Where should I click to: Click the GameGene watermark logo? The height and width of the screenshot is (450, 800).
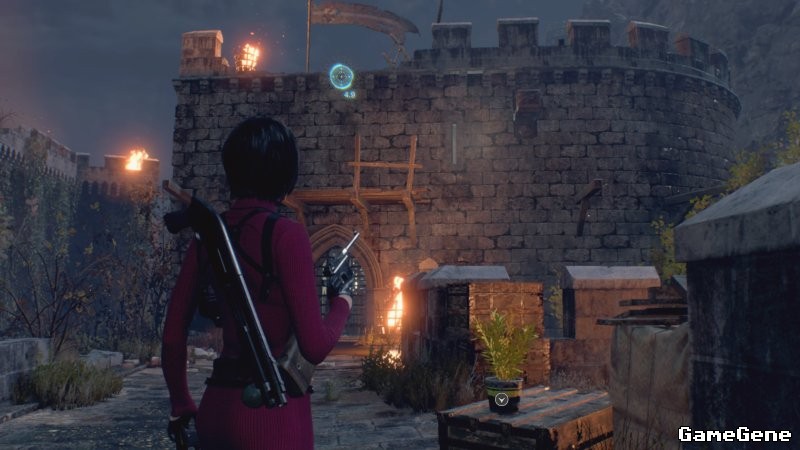(x=734, y=434)
